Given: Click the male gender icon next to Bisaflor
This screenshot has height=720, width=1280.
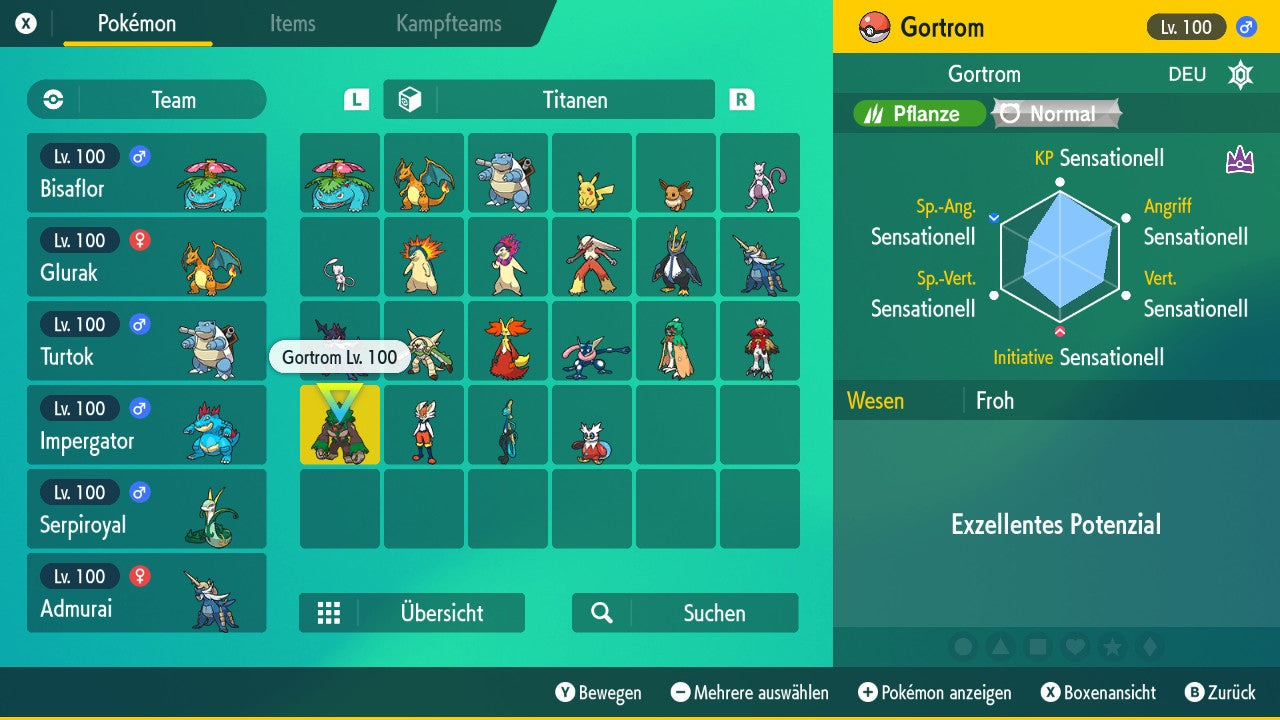Looking at the screenshot, I should 139,156.
